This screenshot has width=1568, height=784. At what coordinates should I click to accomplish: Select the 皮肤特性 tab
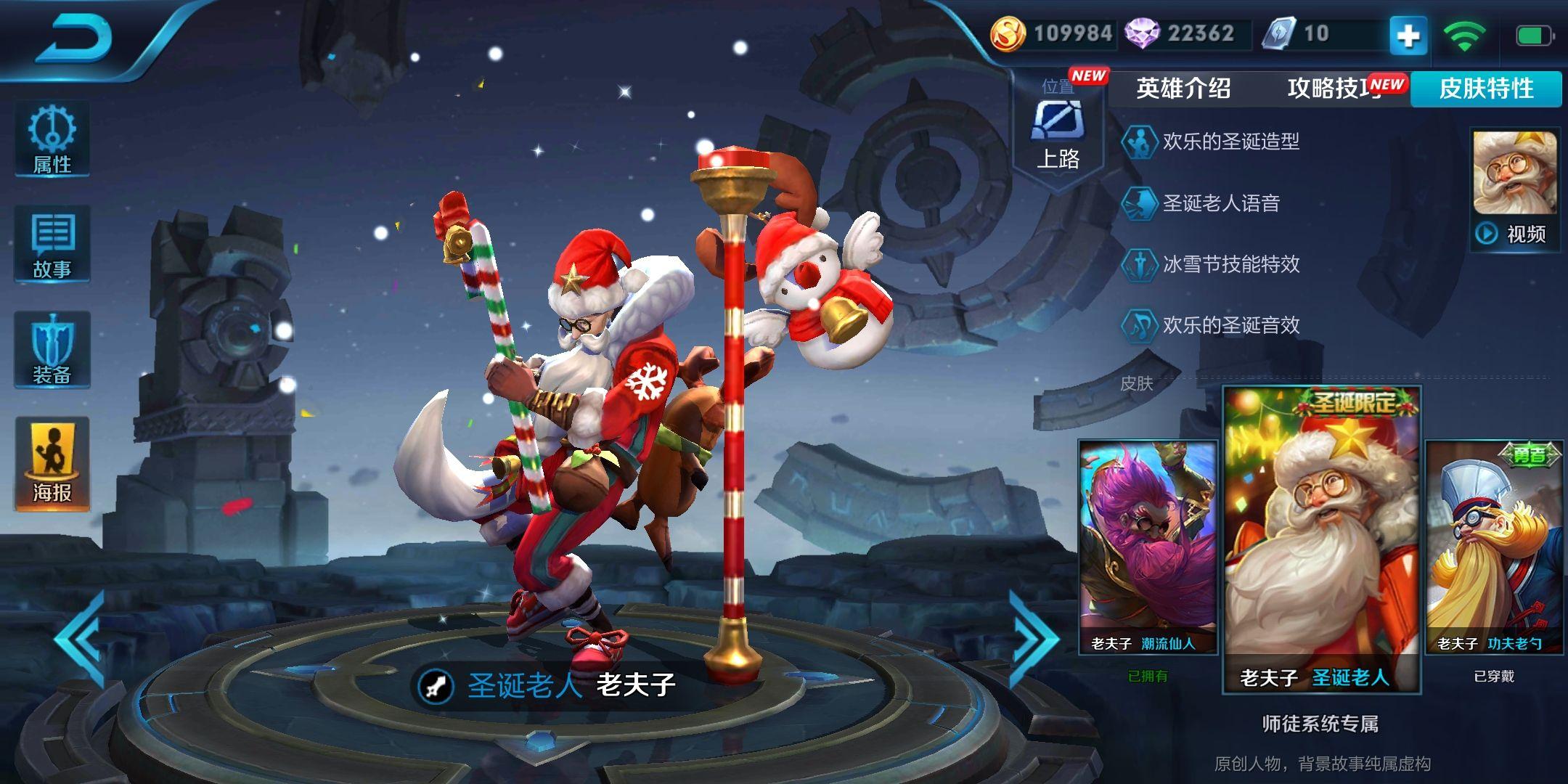click(x=1486, y=89)
